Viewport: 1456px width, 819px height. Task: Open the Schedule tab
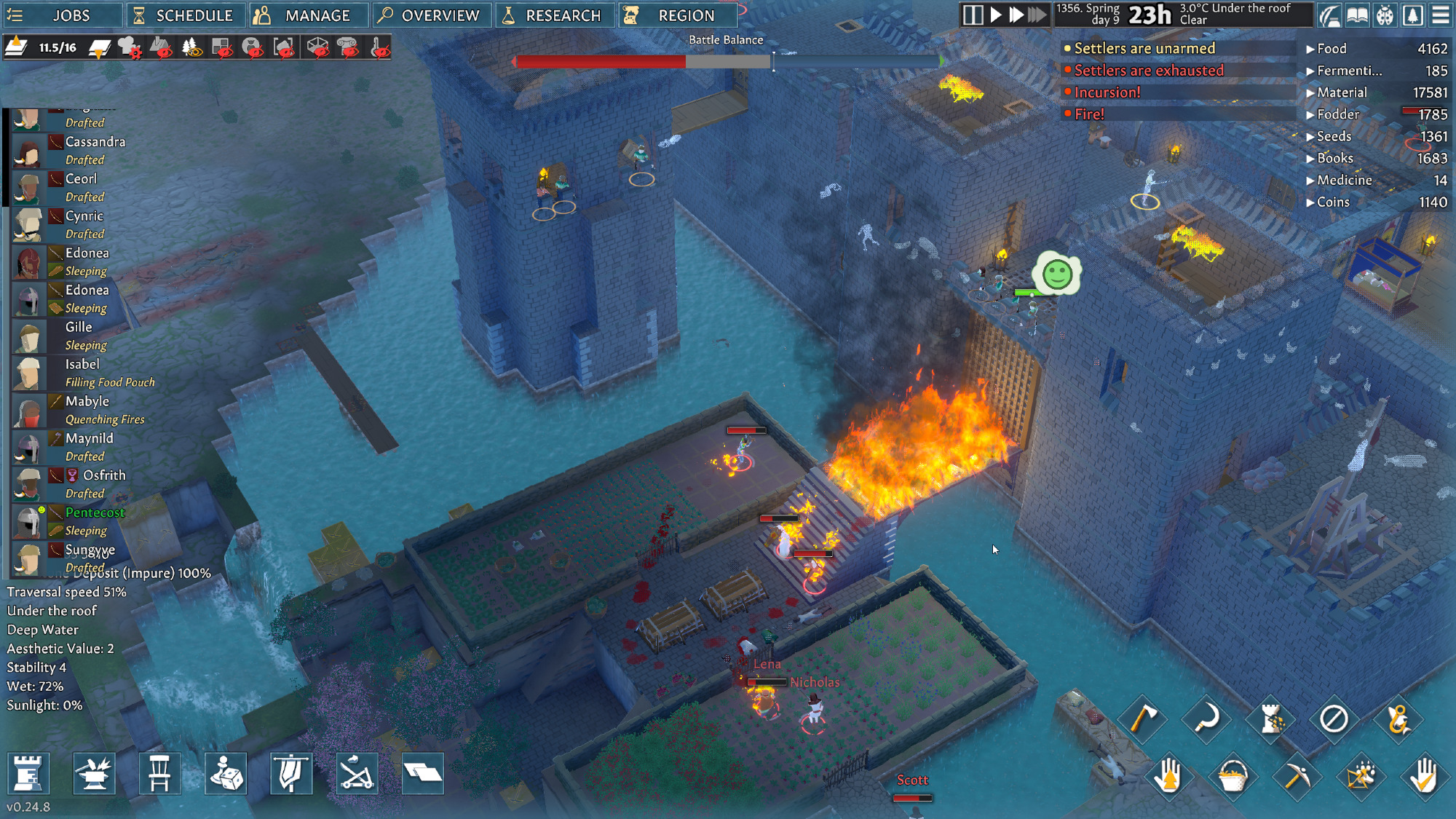point(184,15)
